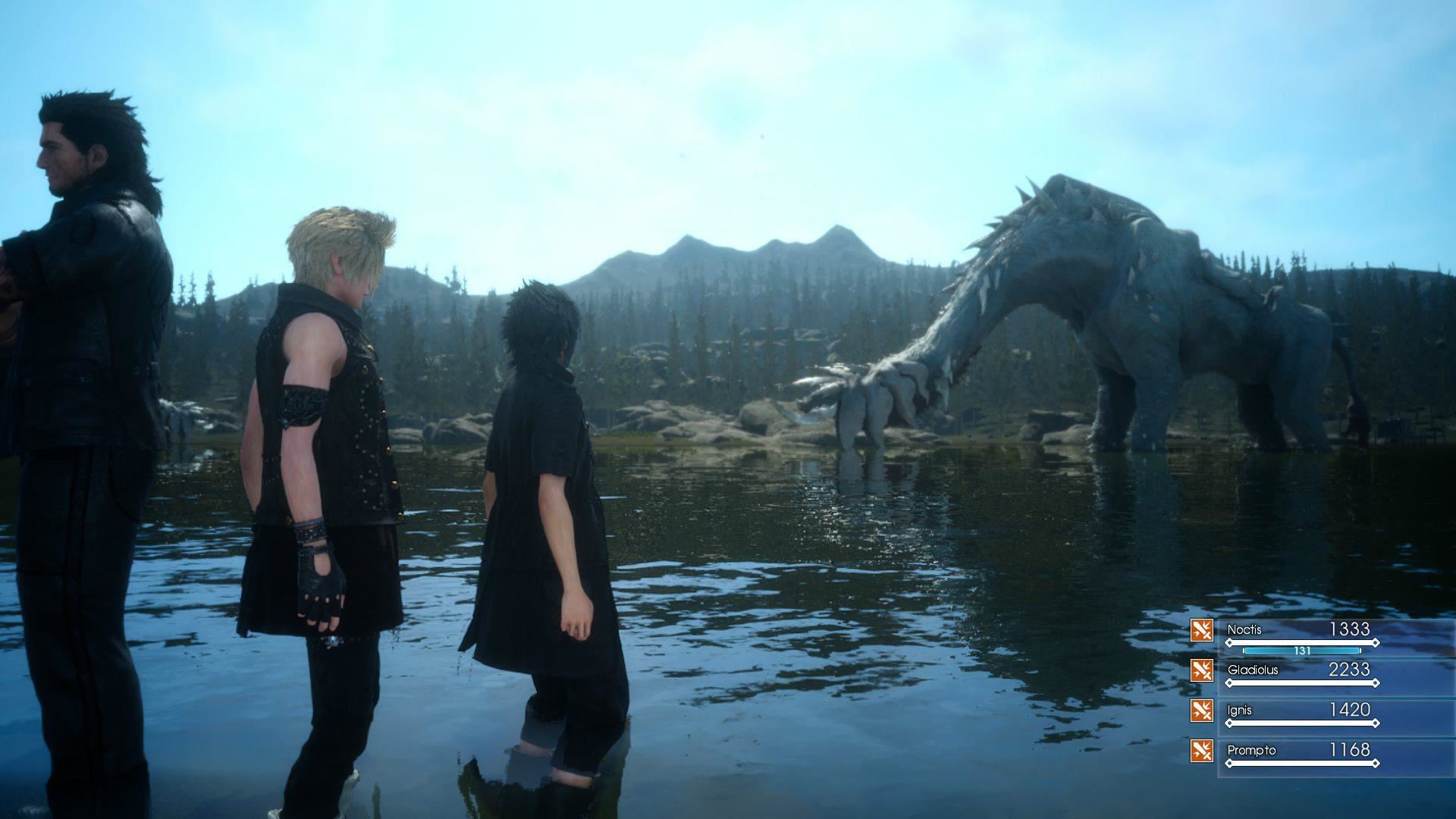Image resolution: width=1456 pixels, height=819 pixels.
Task: Select the name label Noctis
Action: (x=1244, y=629)
